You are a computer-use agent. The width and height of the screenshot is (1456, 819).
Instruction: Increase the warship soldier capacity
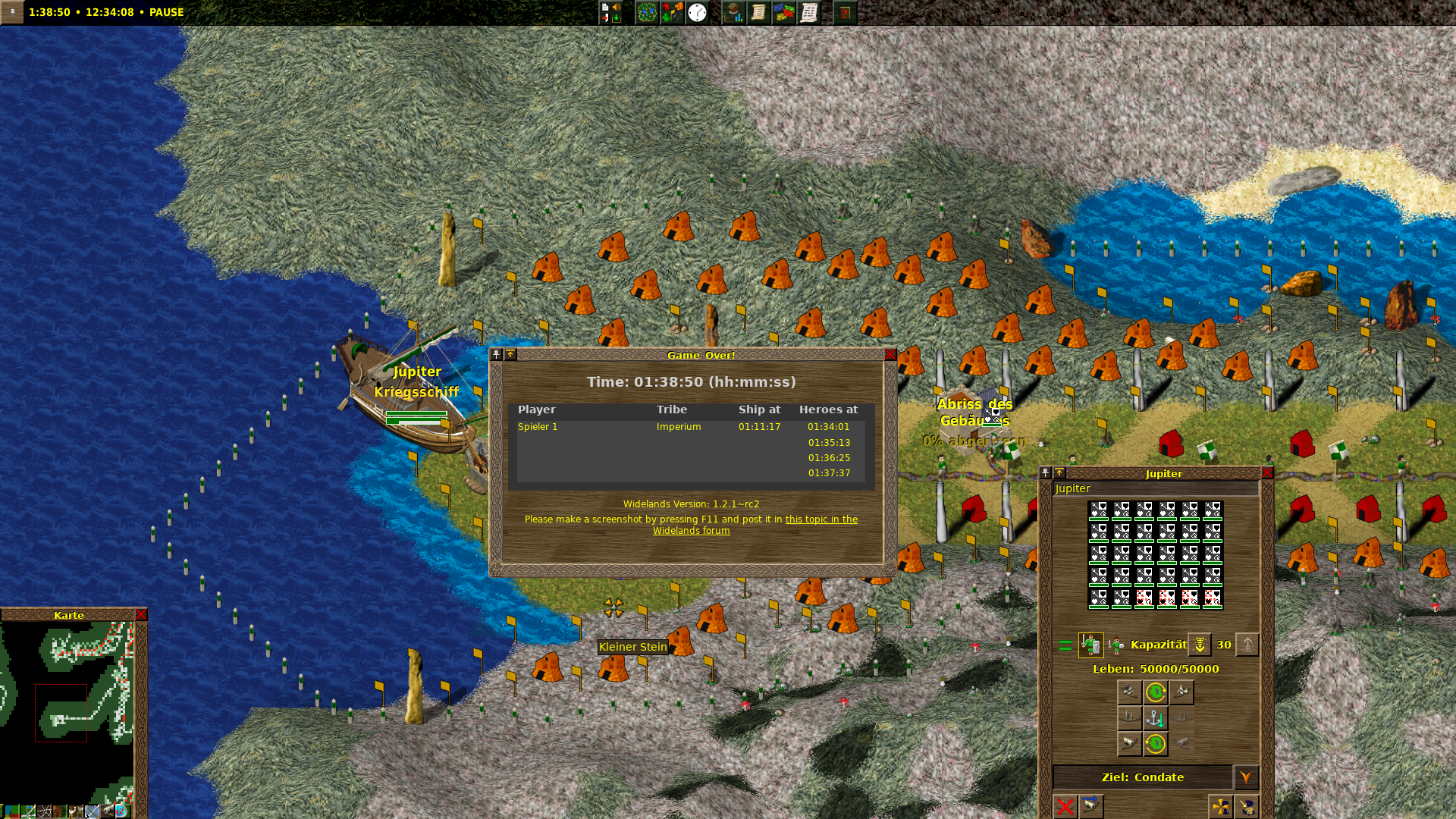pos(1247,645)
